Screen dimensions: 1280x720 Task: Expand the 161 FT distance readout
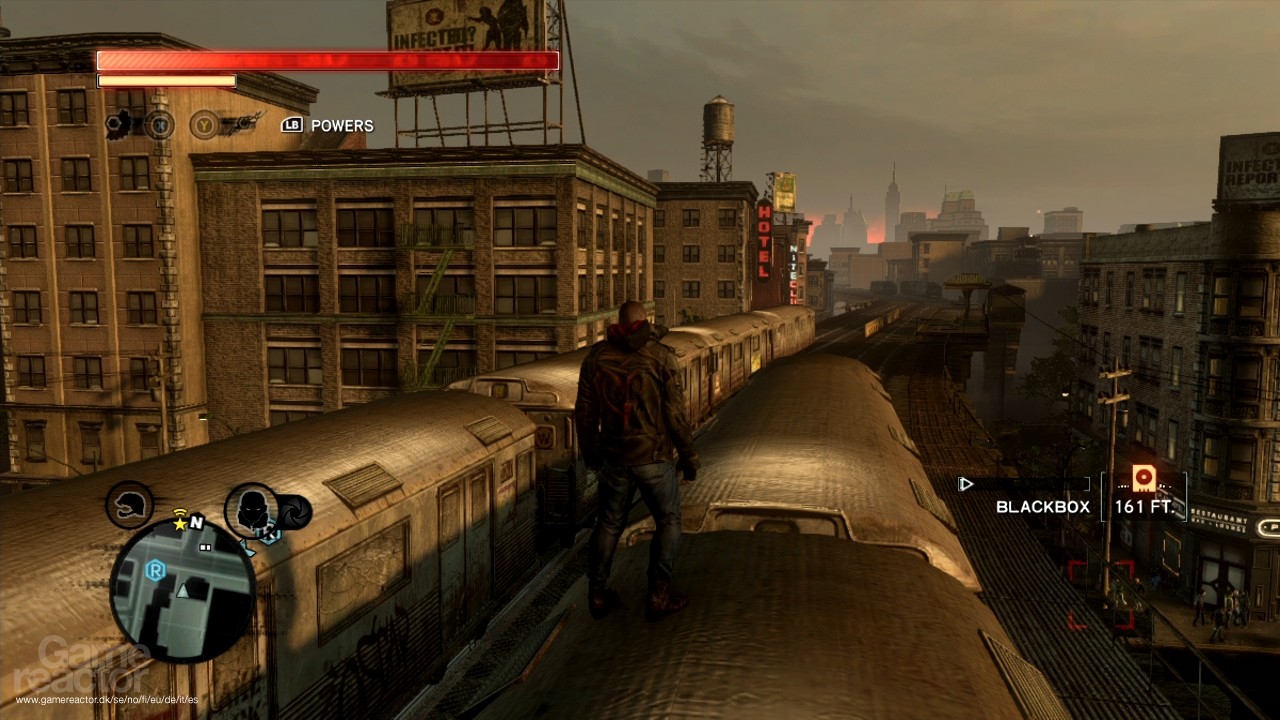(x=1143, y=508)
